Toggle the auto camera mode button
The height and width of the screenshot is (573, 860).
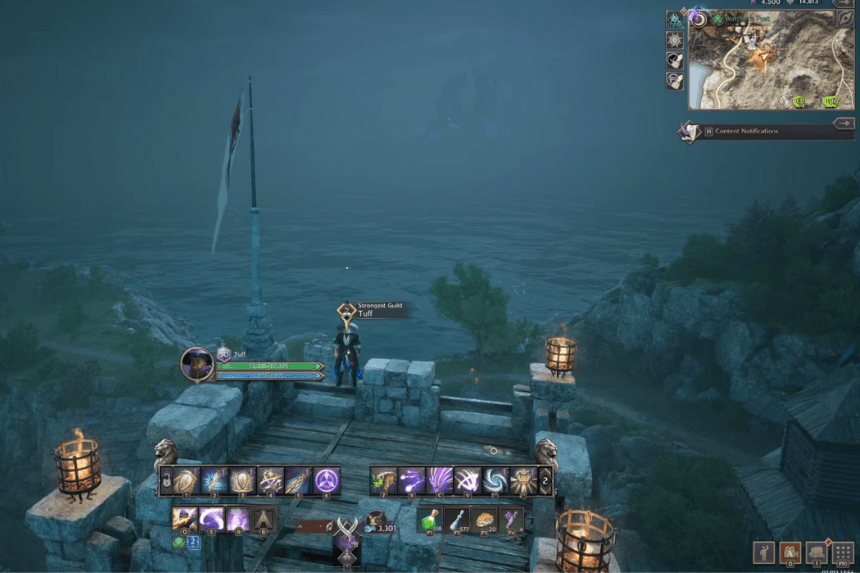tap(790, 551)
